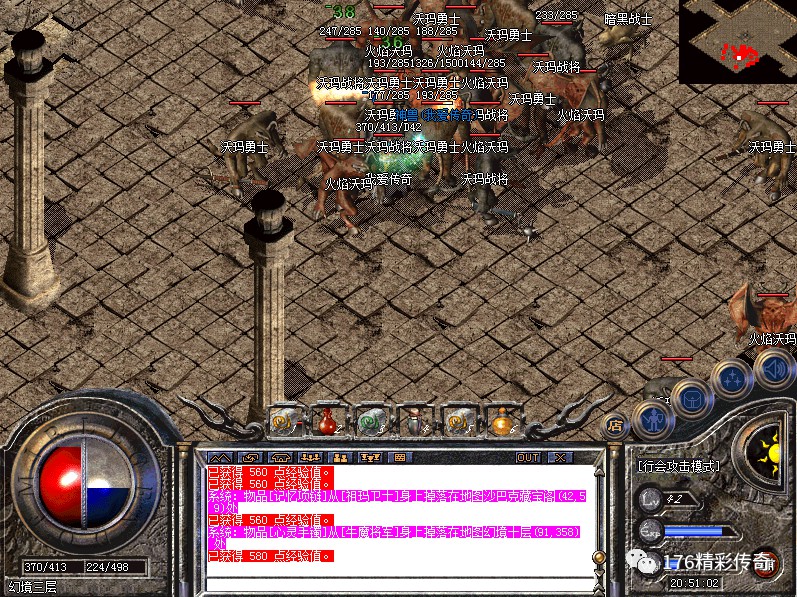Viewport: 797px width, 597px height.
Task: Click the OUT button above chat
Action: pyautogui.click(x=528, y=457)
